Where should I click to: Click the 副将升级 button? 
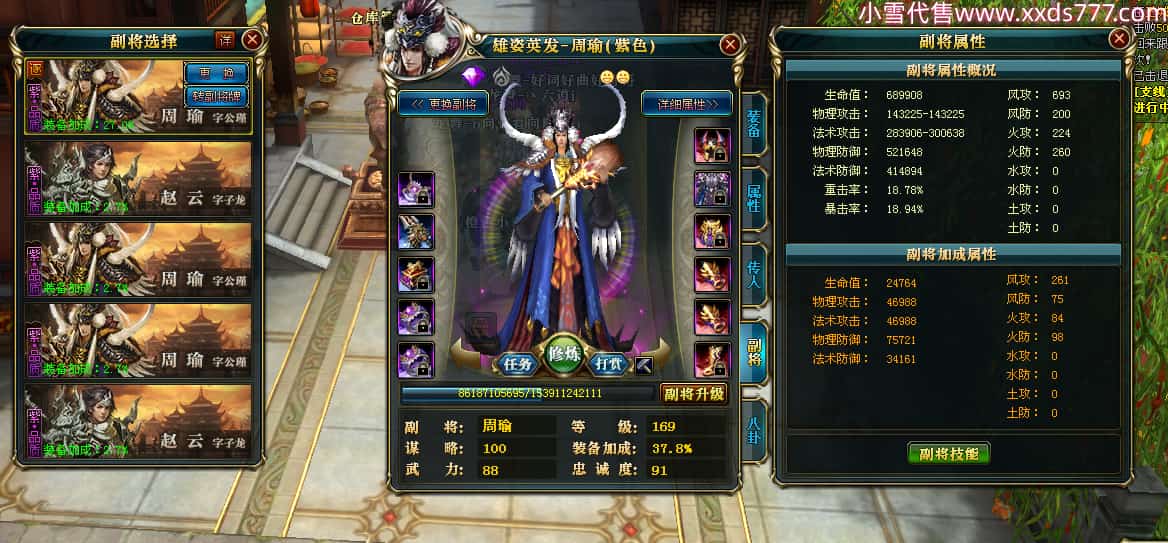693,393
